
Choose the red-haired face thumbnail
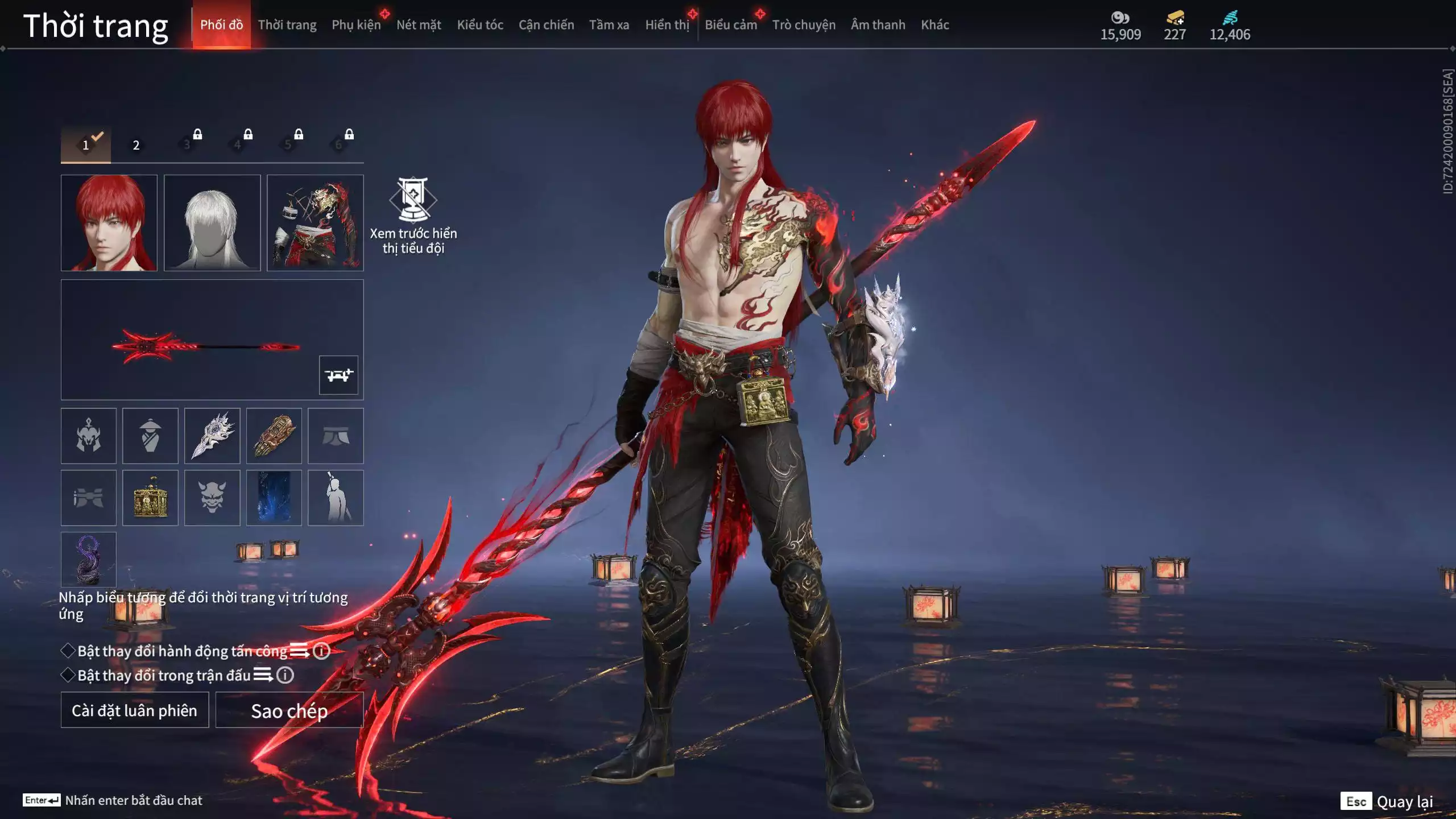(109, 223)
